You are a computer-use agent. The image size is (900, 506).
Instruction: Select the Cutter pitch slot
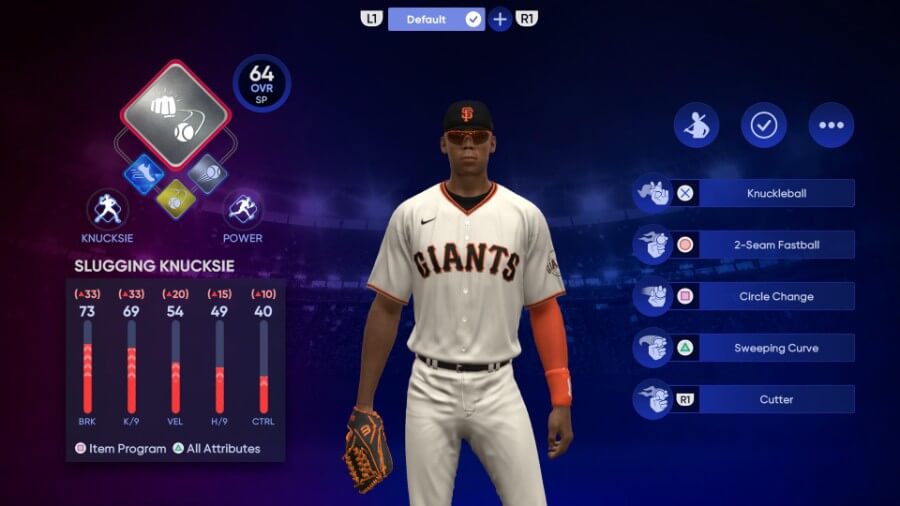click(x=776, y=399)
